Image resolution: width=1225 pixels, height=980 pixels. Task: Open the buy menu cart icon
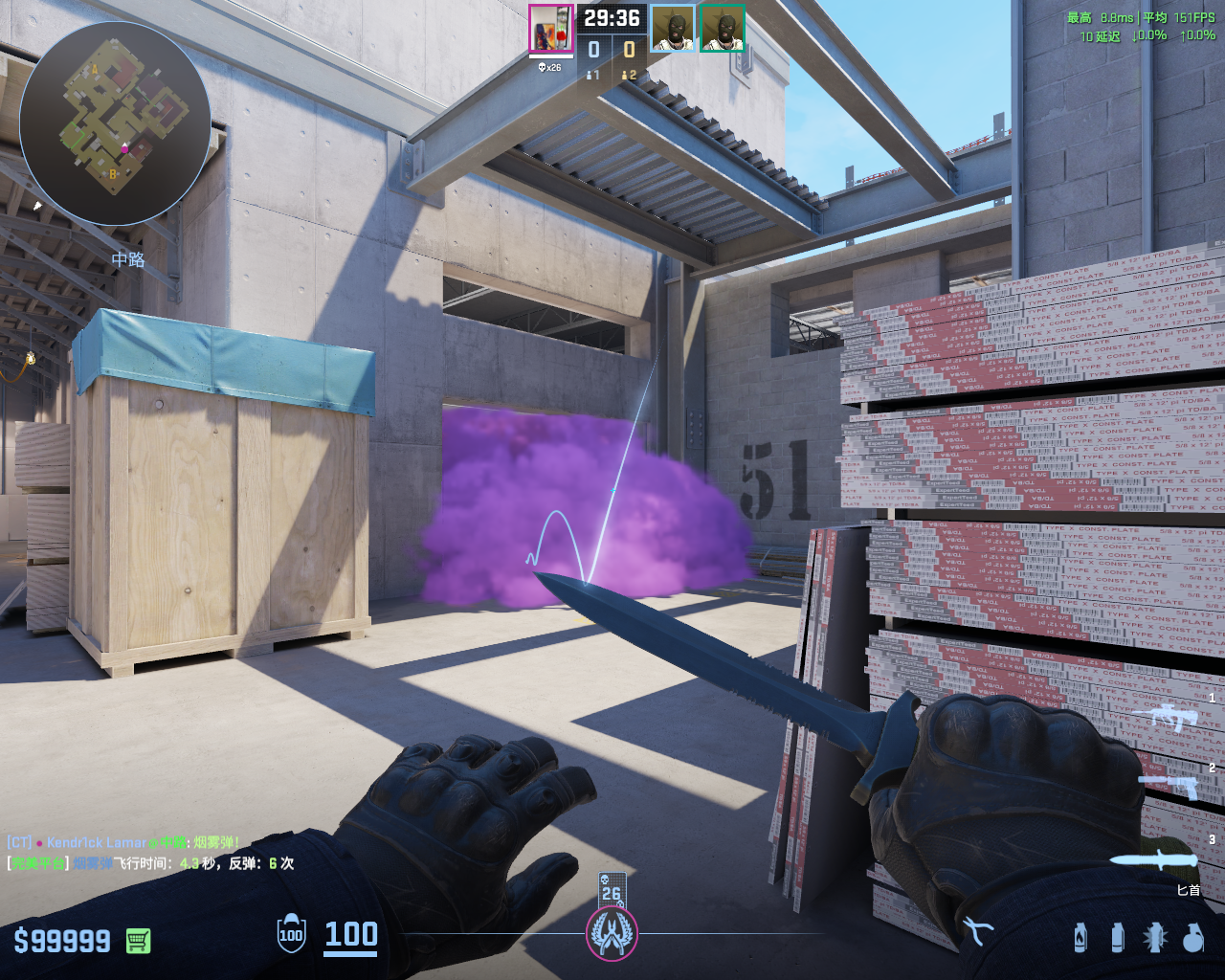tap(138, 941)
